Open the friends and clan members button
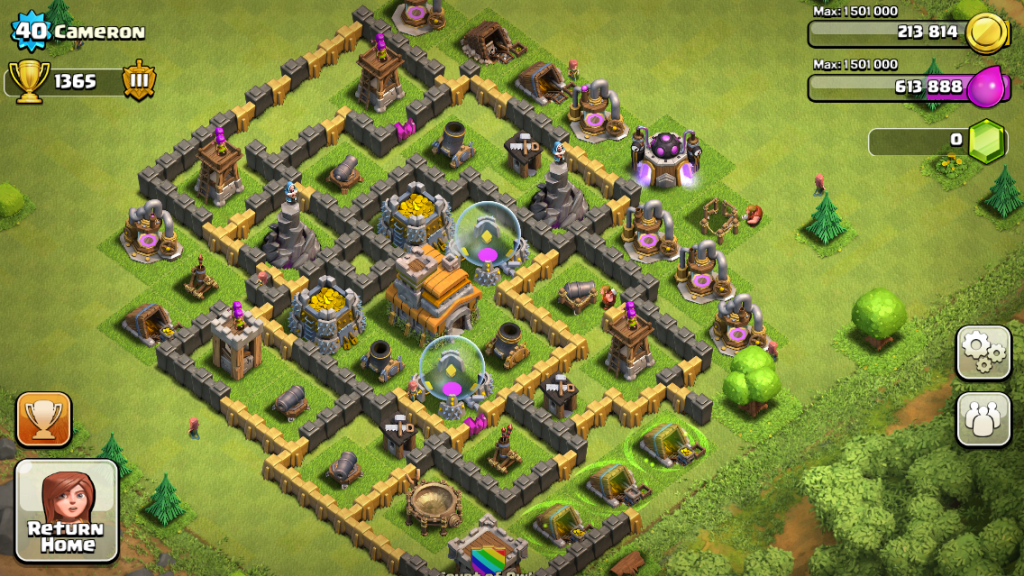The height and width of the screenshot is (576, 1024). (983, 419)
